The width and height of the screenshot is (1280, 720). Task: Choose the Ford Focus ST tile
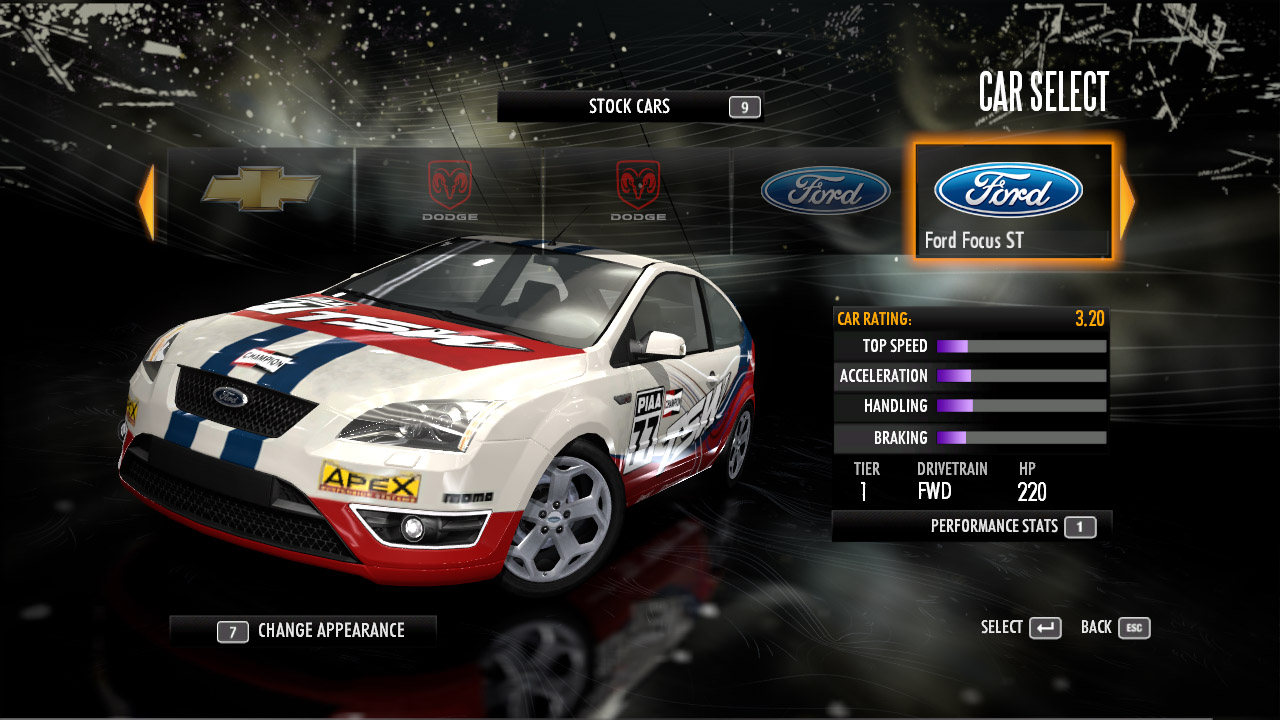point(1012,201)
